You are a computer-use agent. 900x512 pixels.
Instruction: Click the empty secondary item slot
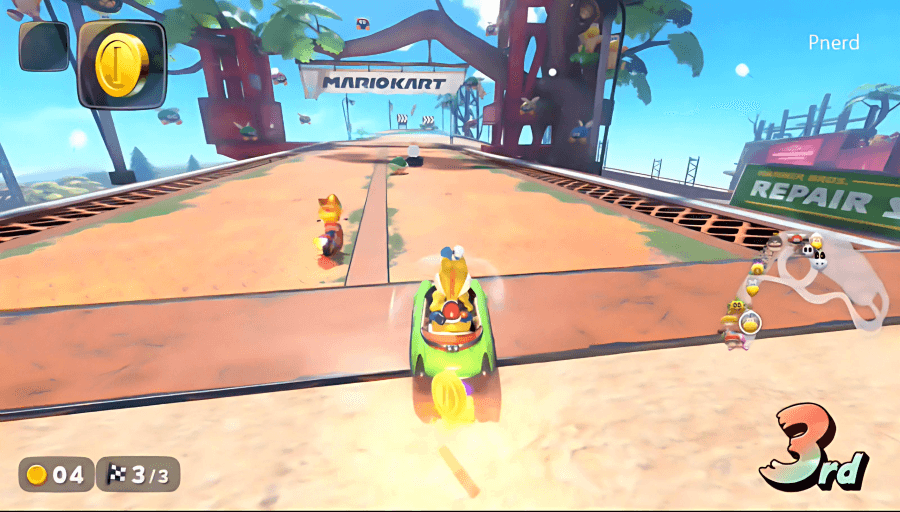43,46
